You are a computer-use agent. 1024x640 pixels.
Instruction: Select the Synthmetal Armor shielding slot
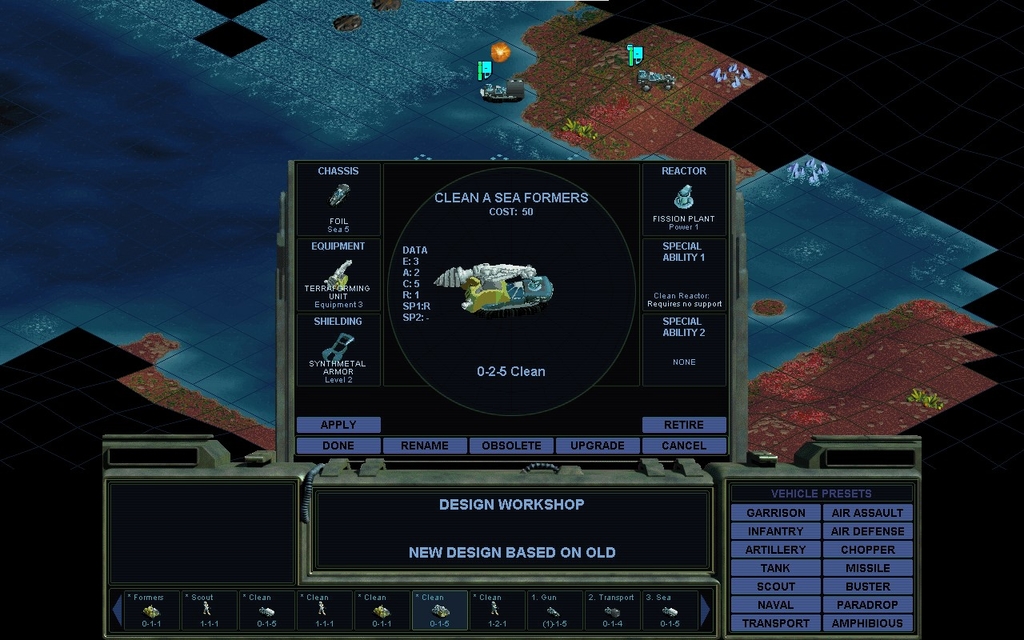(x=338, y=350)
